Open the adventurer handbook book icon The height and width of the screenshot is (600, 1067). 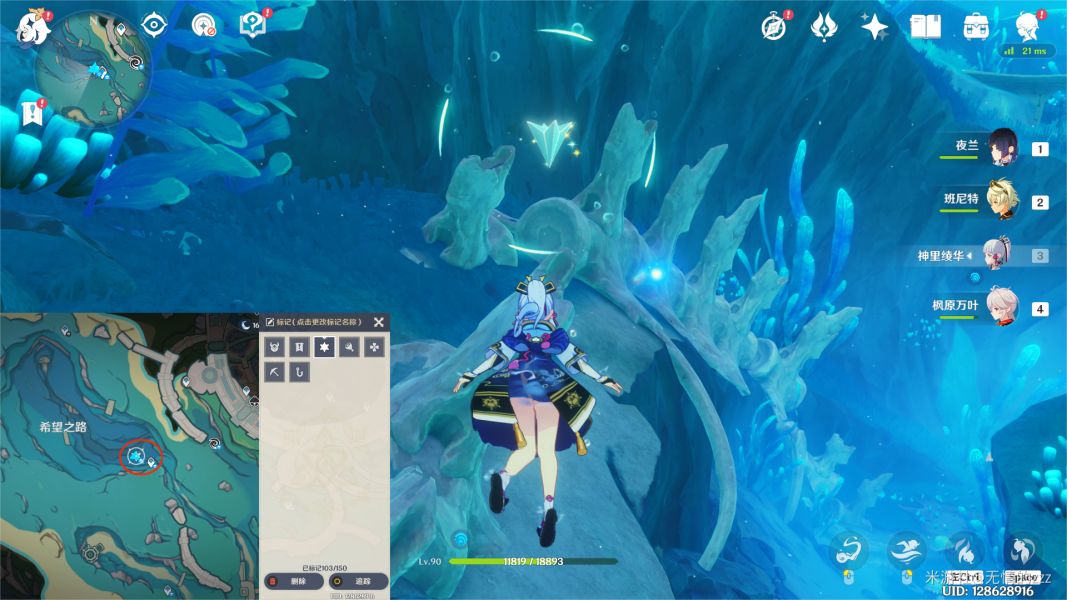coord(925,26)
